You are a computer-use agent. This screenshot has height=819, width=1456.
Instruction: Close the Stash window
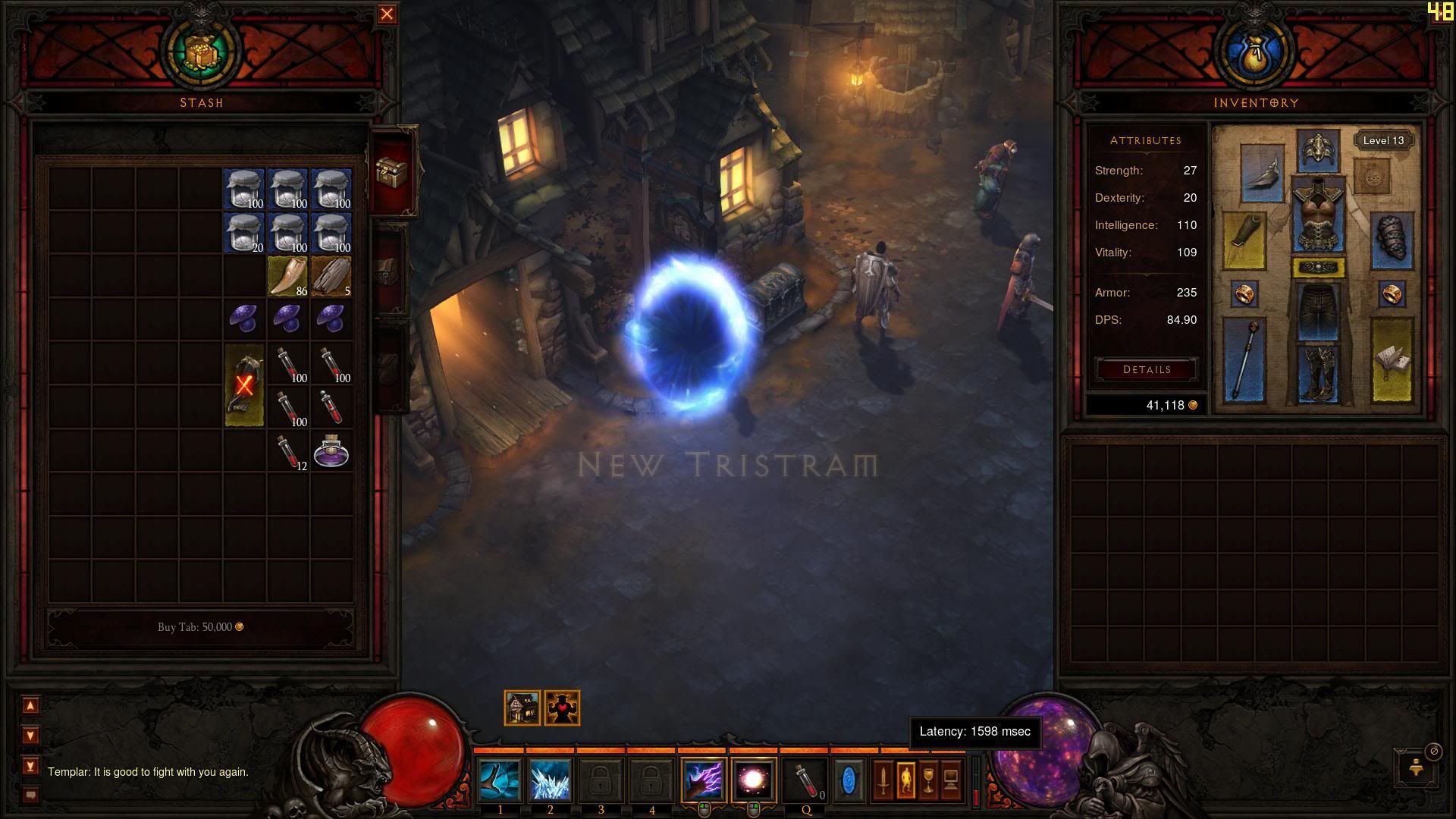click(x=387, y=14)
